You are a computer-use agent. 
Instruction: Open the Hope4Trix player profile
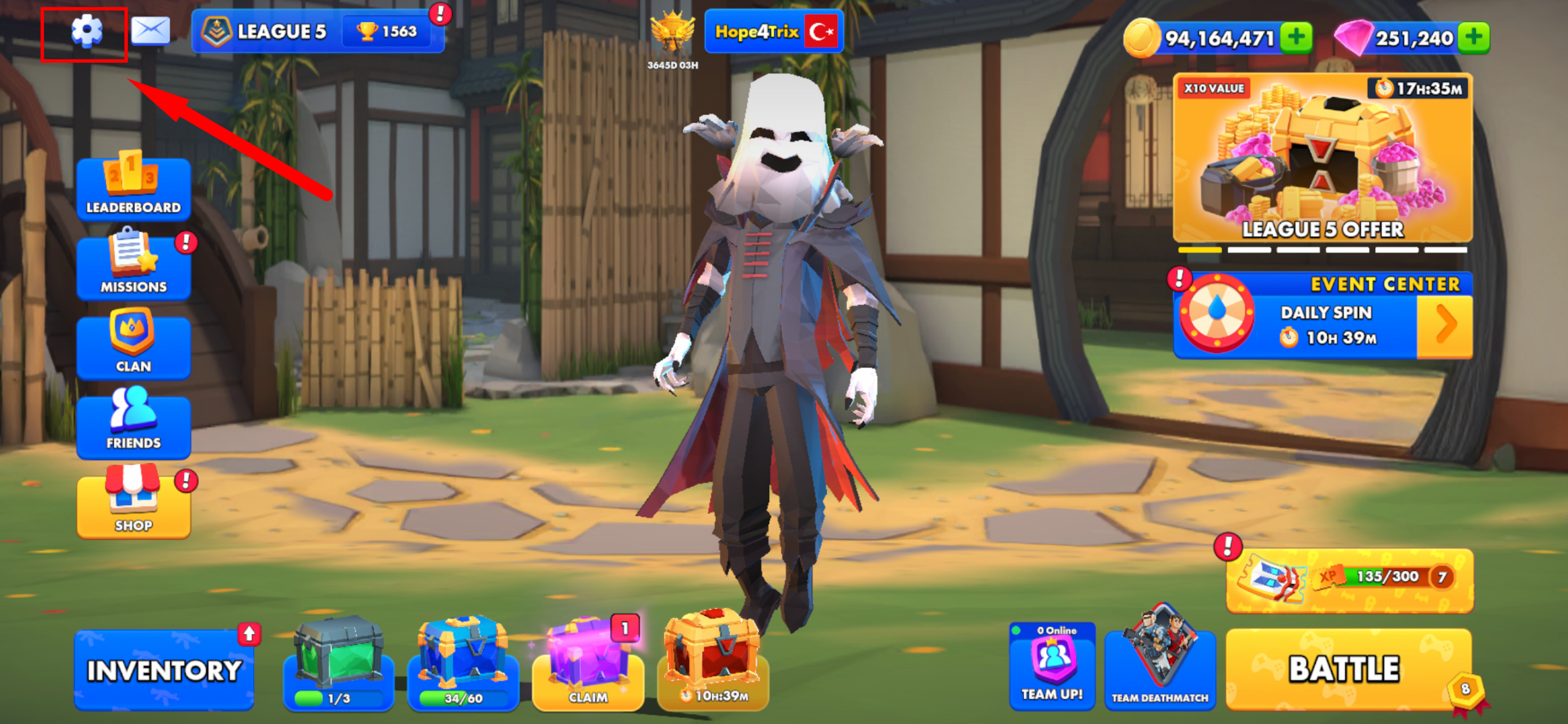[x=773, y=32]
